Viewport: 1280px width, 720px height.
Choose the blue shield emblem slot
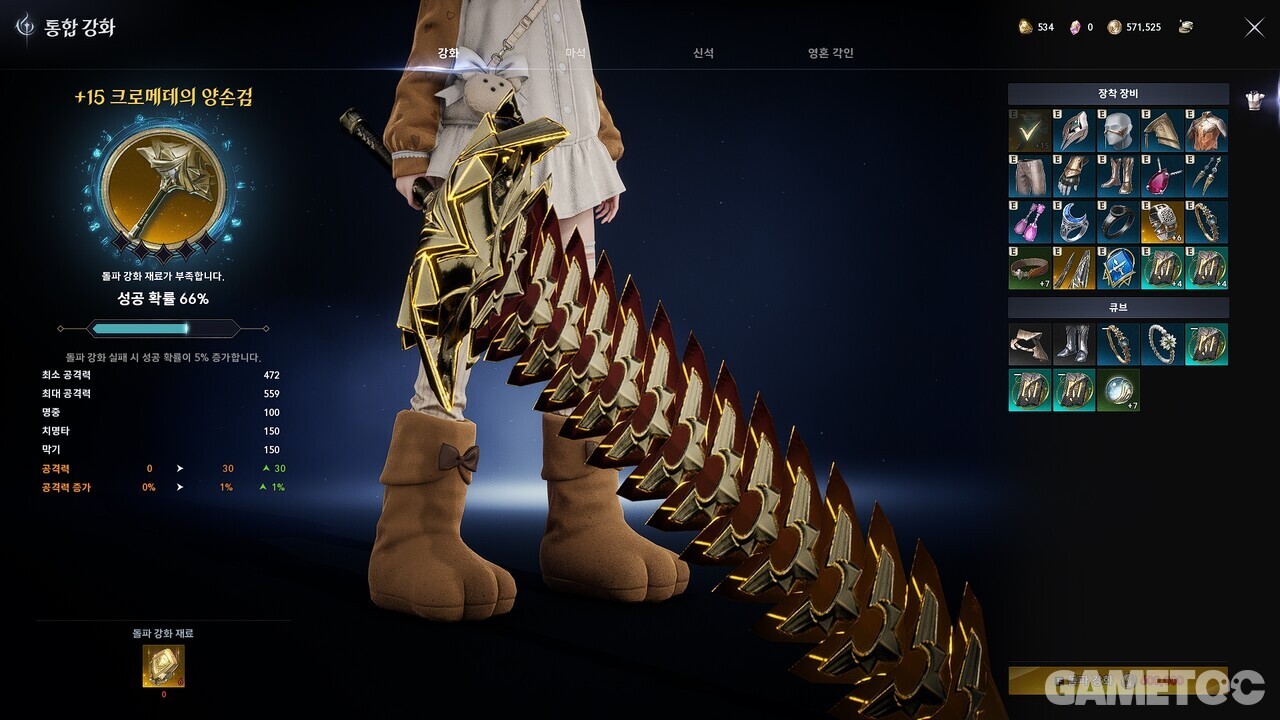pos(1118,267)
